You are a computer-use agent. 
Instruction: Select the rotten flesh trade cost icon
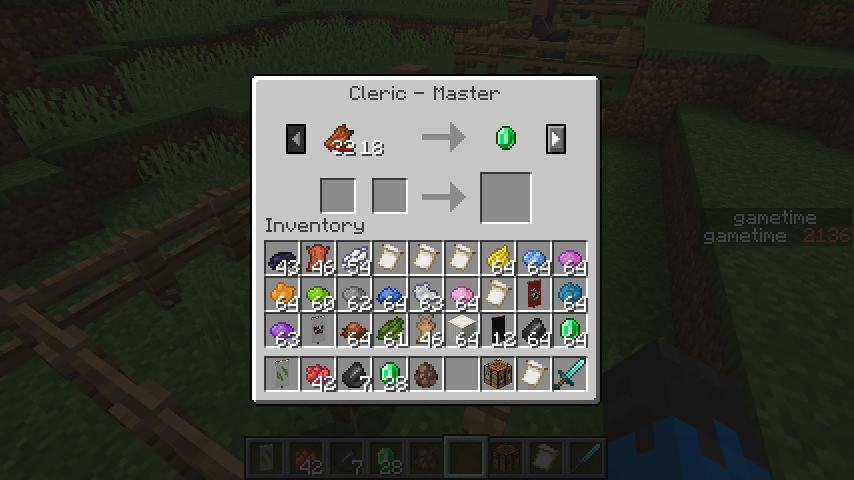pos(340,139)
